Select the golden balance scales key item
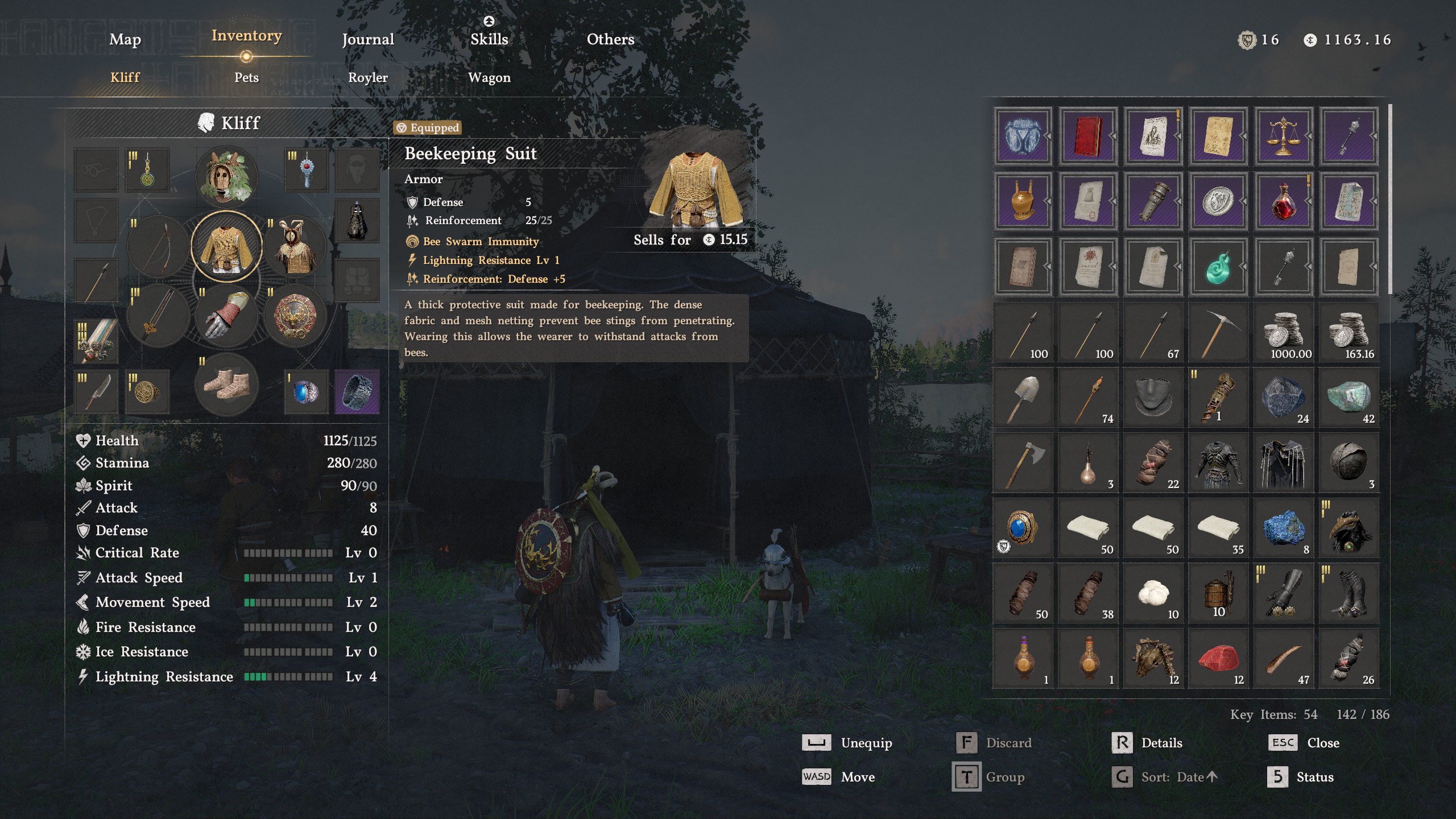1456x819 pixels. click(x=1283, y=136)
